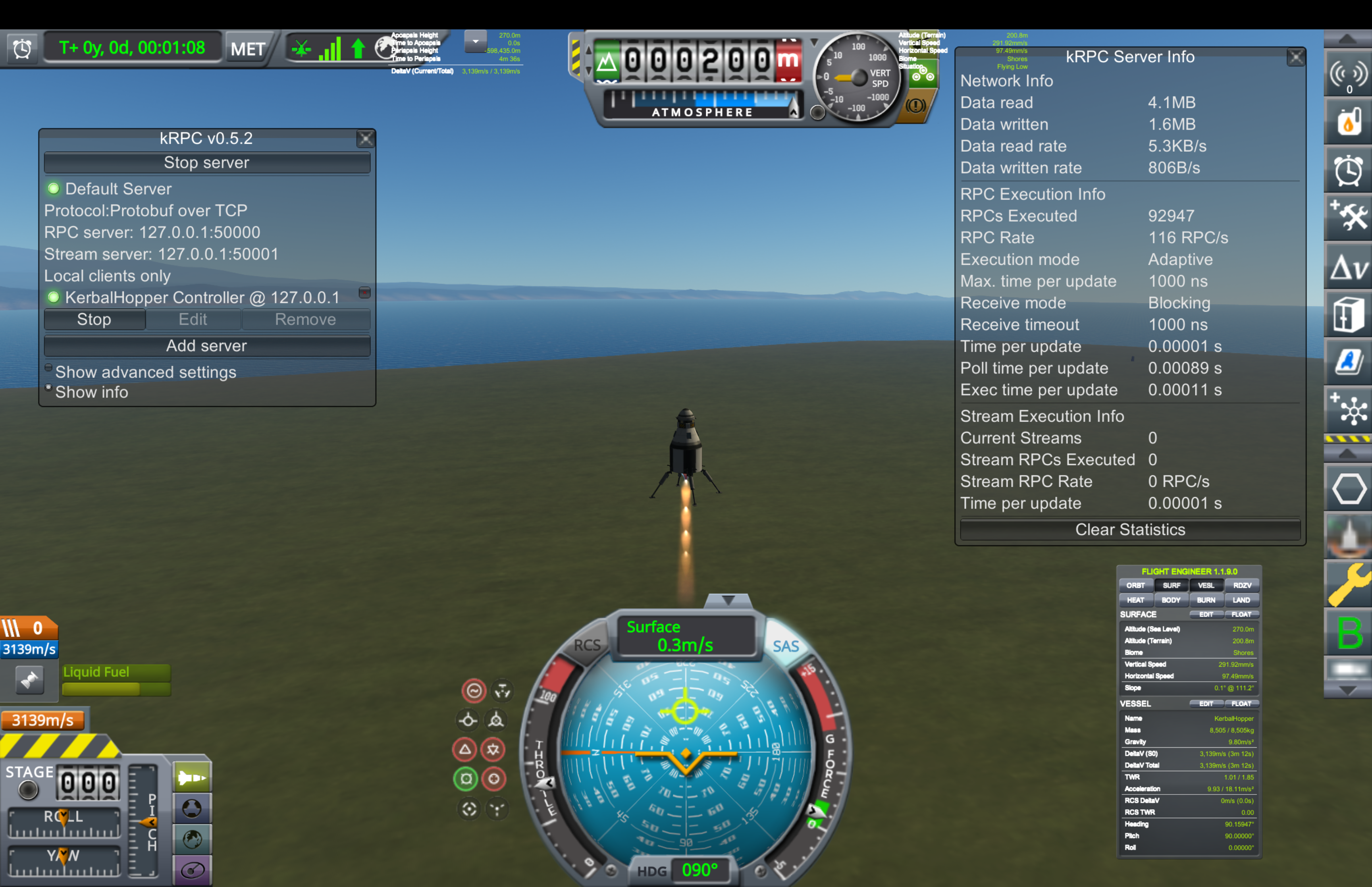Viewport: 1372px width, 887px height.
Task: Open the alarm clock in top-left corner
Action: click(22, 49)
